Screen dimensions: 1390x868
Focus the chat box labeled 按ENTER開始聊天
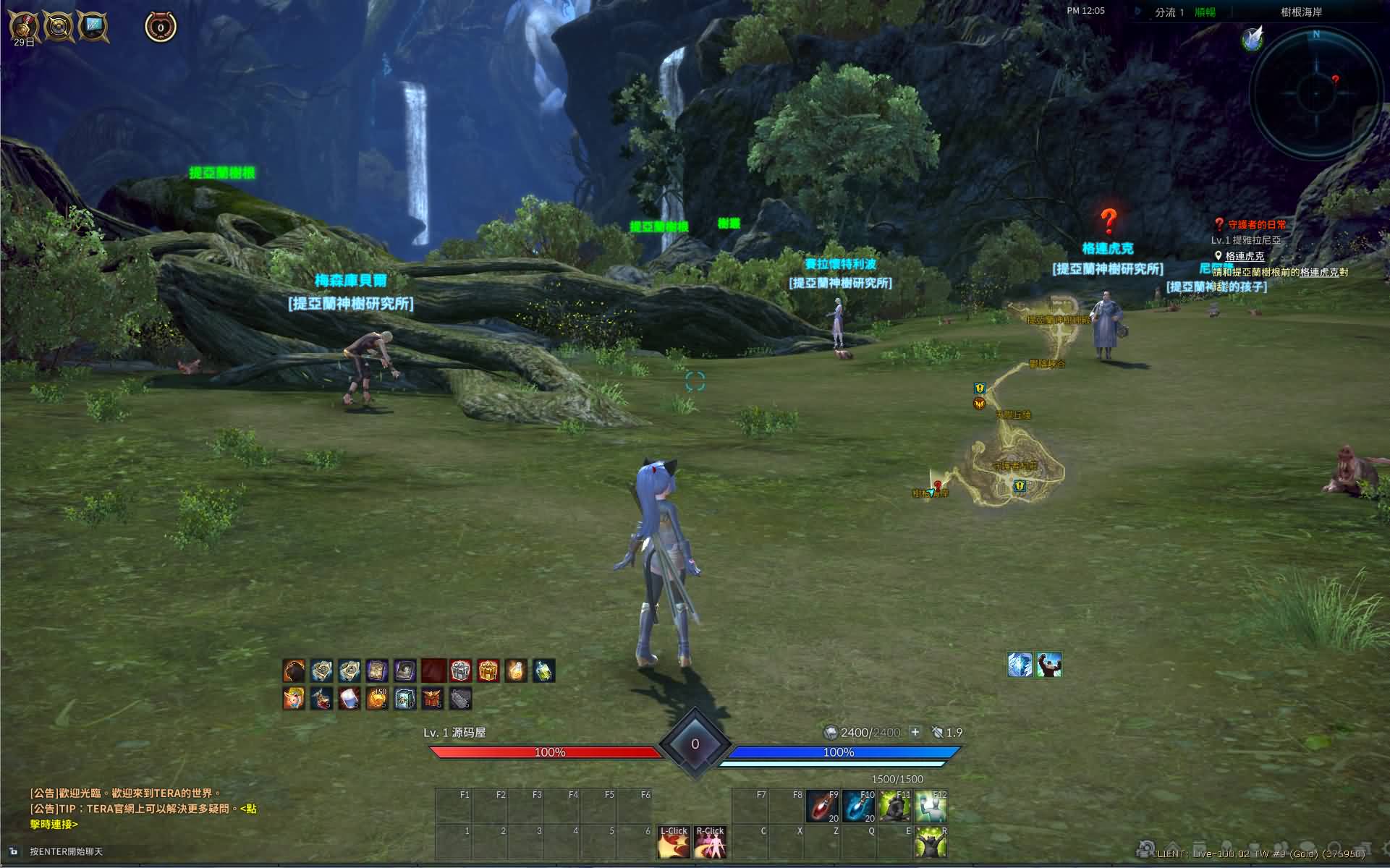point(67,852)
